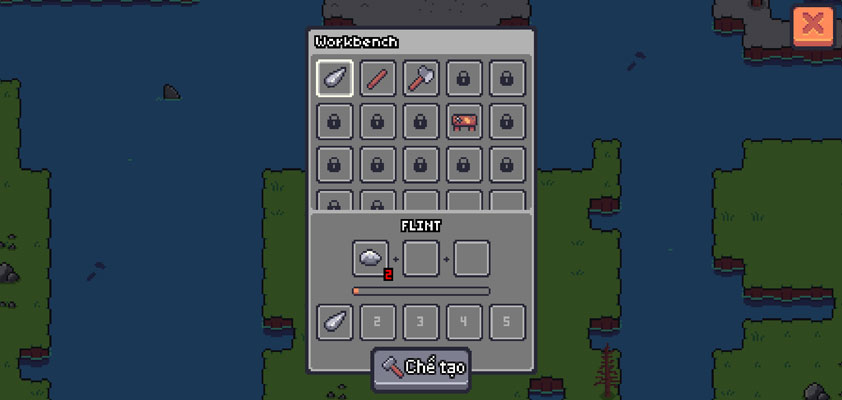842x400 pixels.
Task: Click crafting queue slot number 2
Action: pyautogui.click(x=378, y=322)
